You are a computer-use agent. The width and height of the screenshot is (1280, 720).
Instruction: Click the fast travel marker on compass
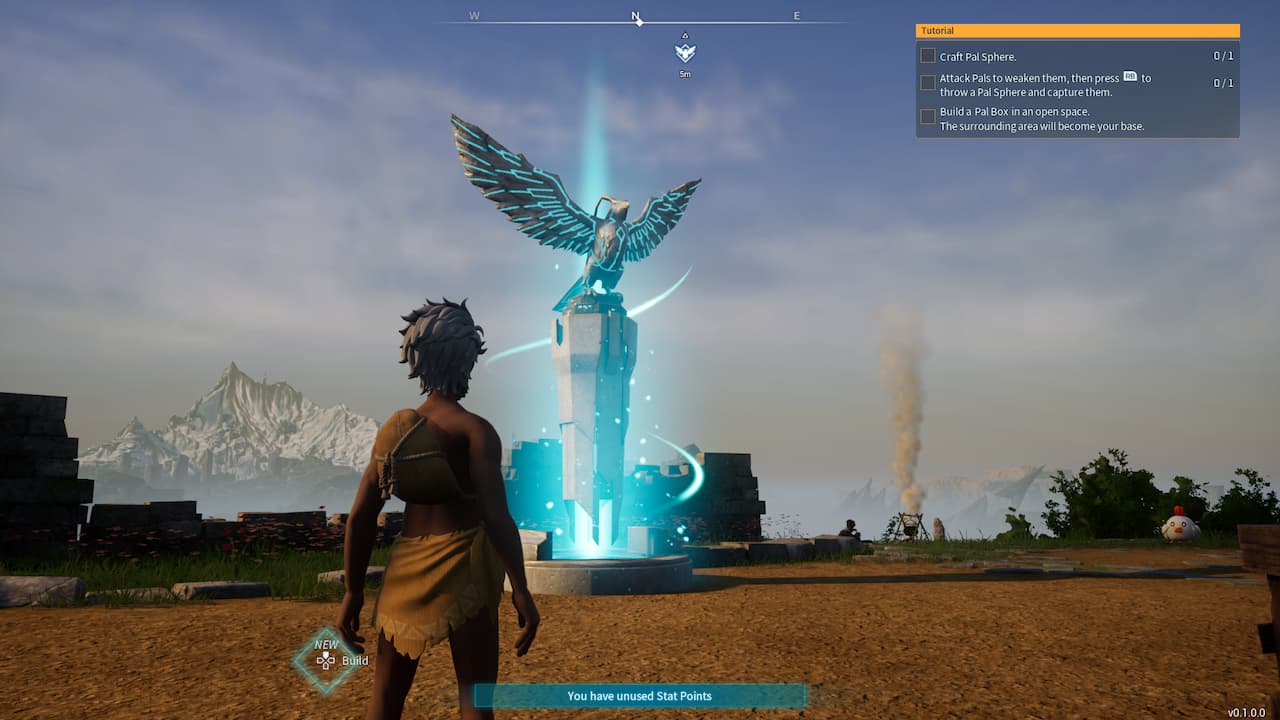click(685, 53)
